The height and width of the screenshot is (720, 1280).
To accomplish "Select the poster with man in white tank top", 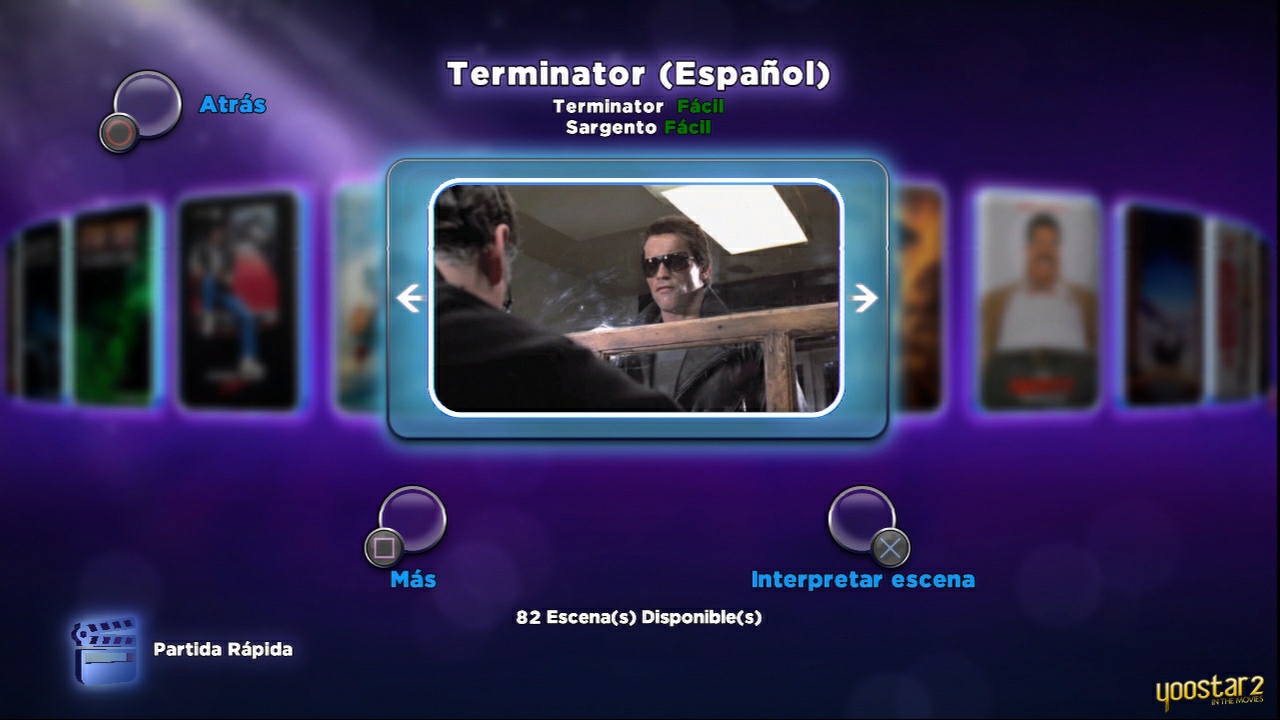I will [x=1035, y=300].
